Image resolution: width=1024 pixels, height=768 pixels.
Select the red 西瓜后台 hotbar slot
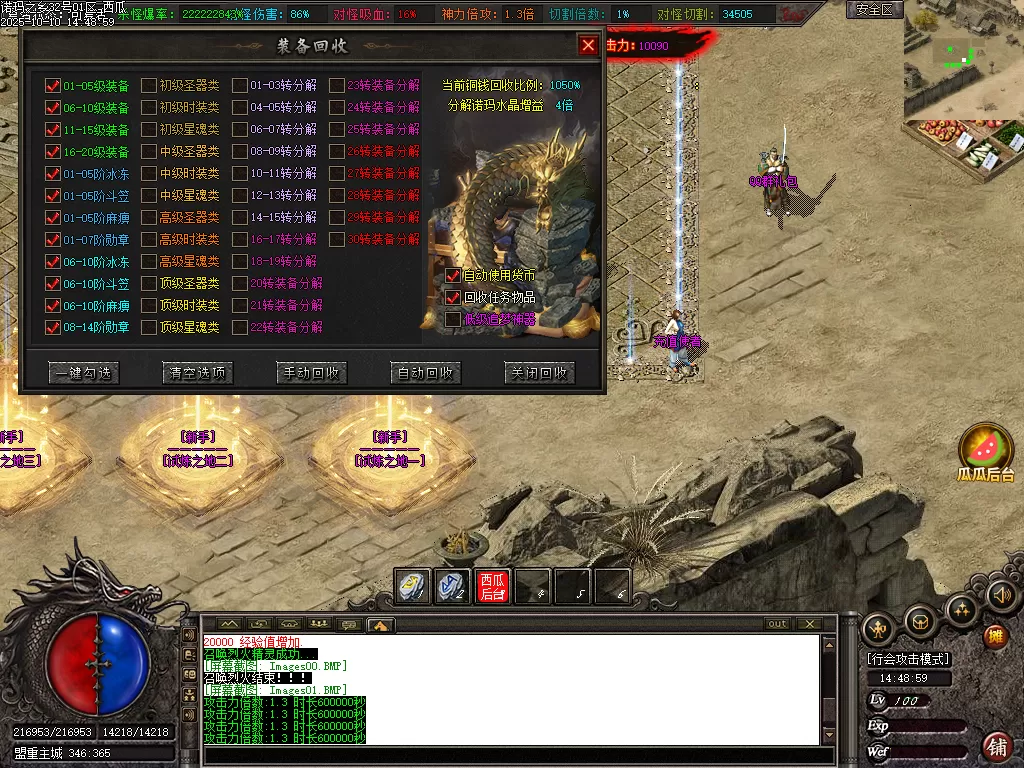pos(492,587)
